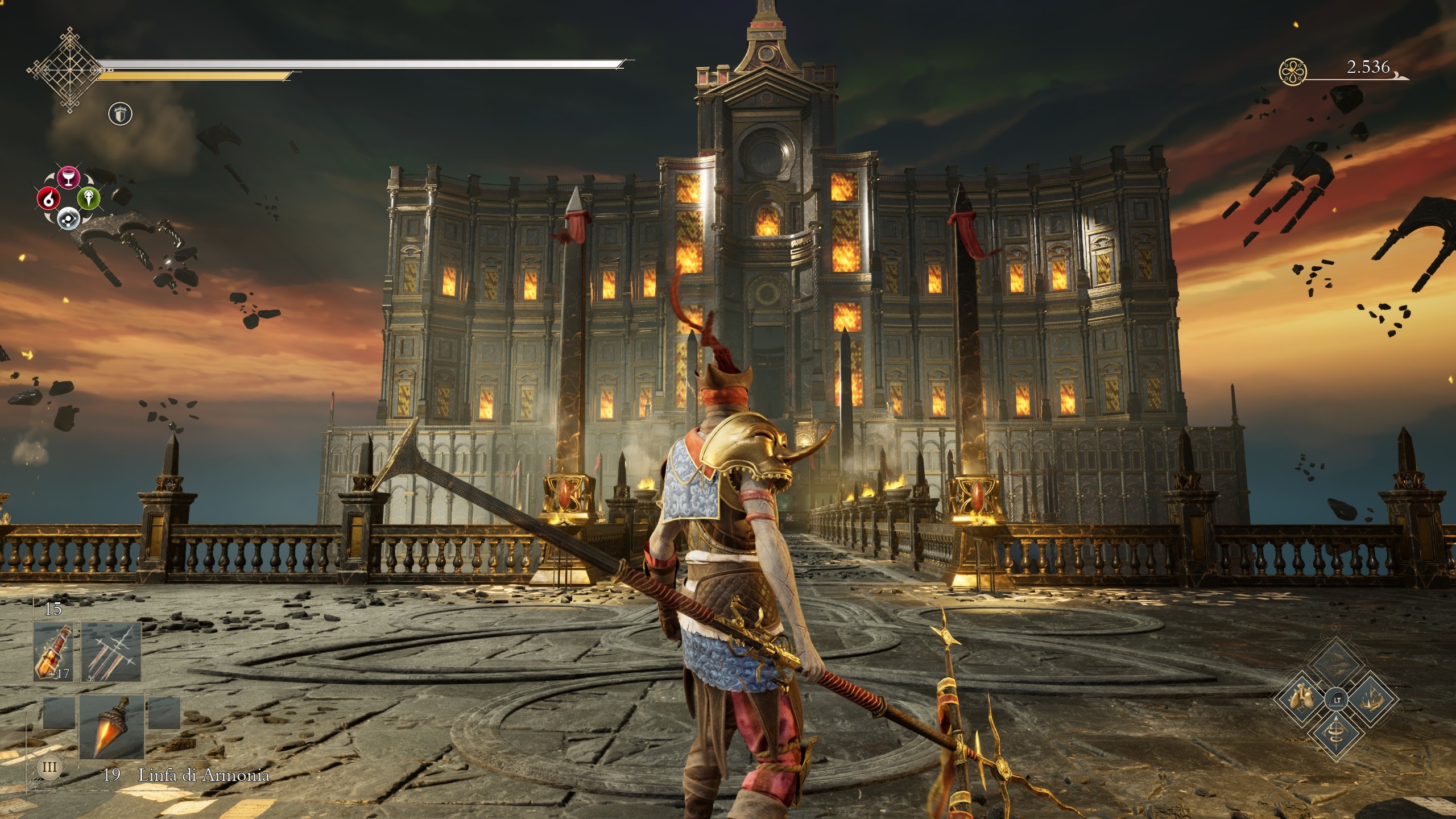The image size is (1456, 819).
Task: Select the green plague mask orb
Action: point(89,198)
